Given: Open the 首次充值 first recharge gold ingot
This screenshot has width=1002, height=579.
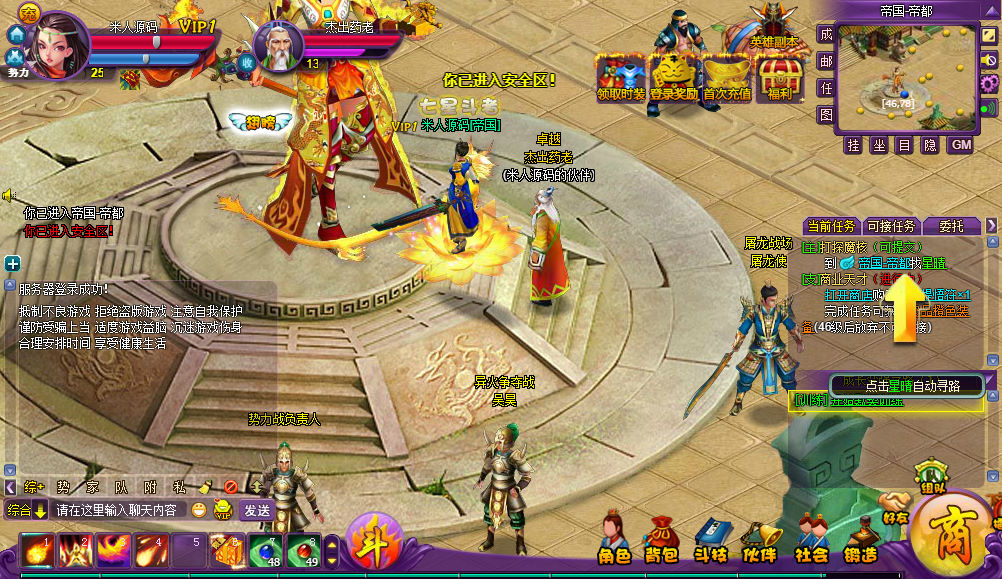Looking at the screenshot, I should tap(727, 76).
